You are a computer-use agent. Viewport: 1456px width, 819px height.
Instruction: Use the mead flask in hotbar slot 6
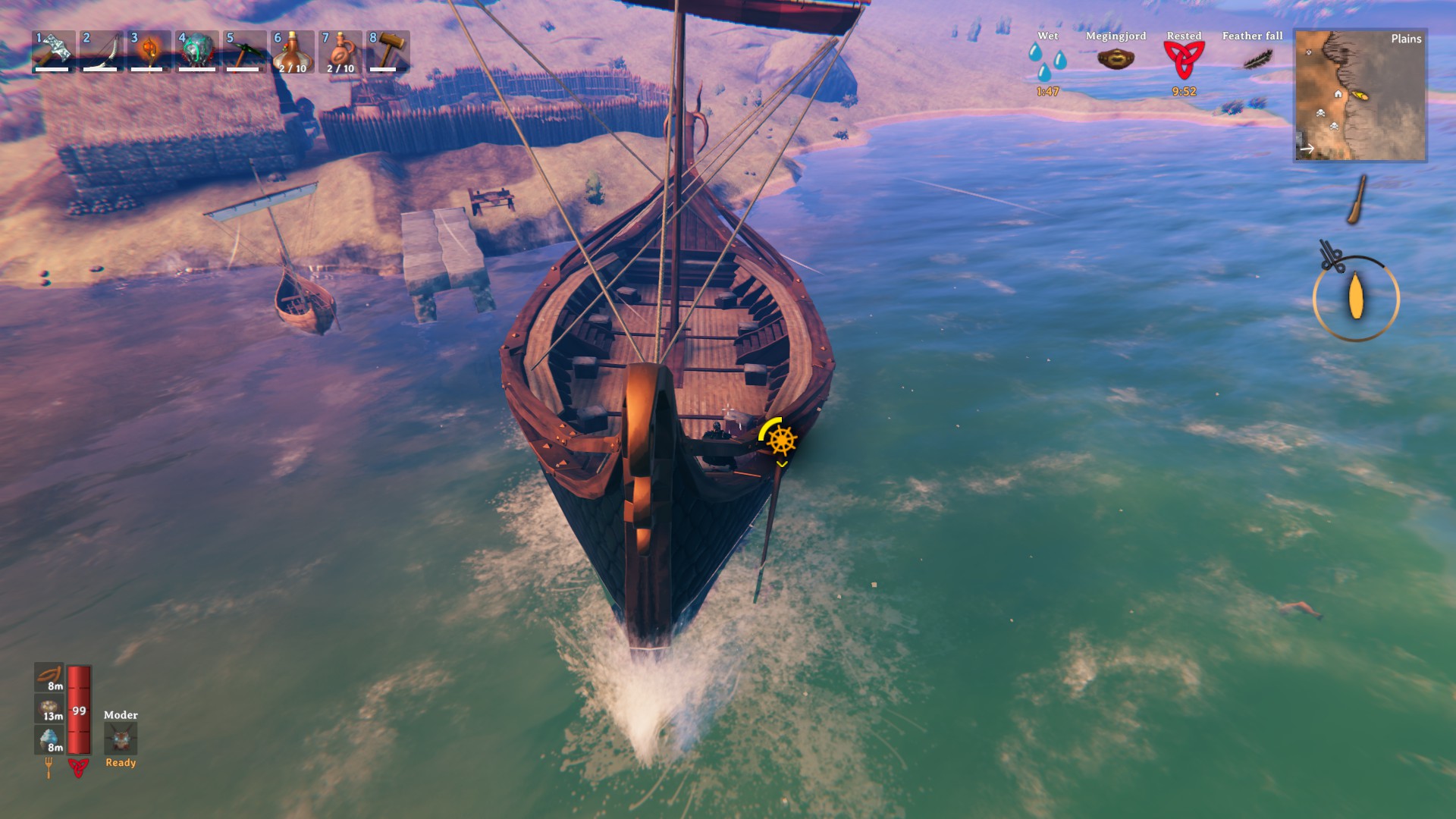coord(292,51)
